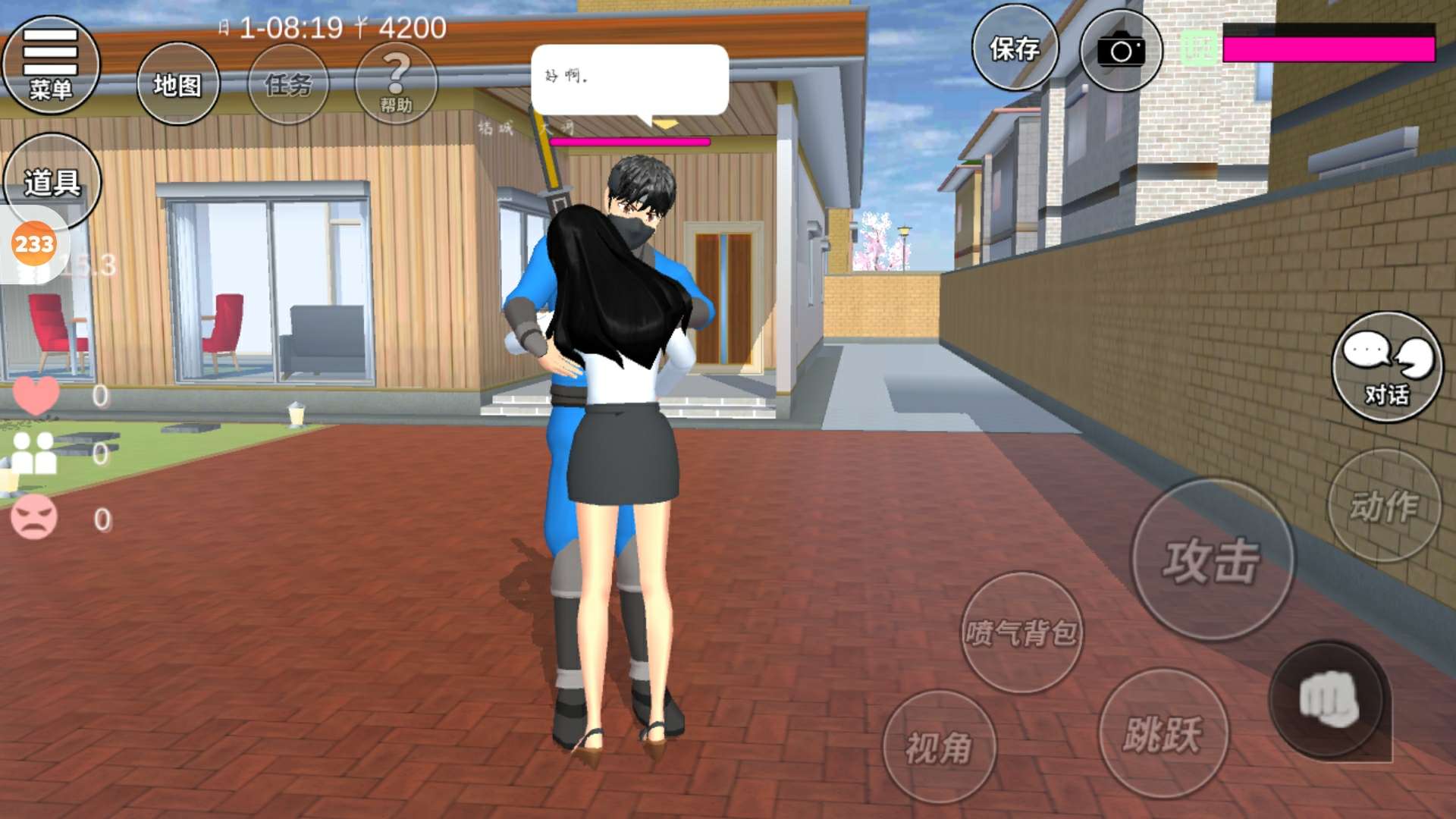Open the 菜单 main menu
This screenshot has height=819, width=1456.
tap(51, 65)
